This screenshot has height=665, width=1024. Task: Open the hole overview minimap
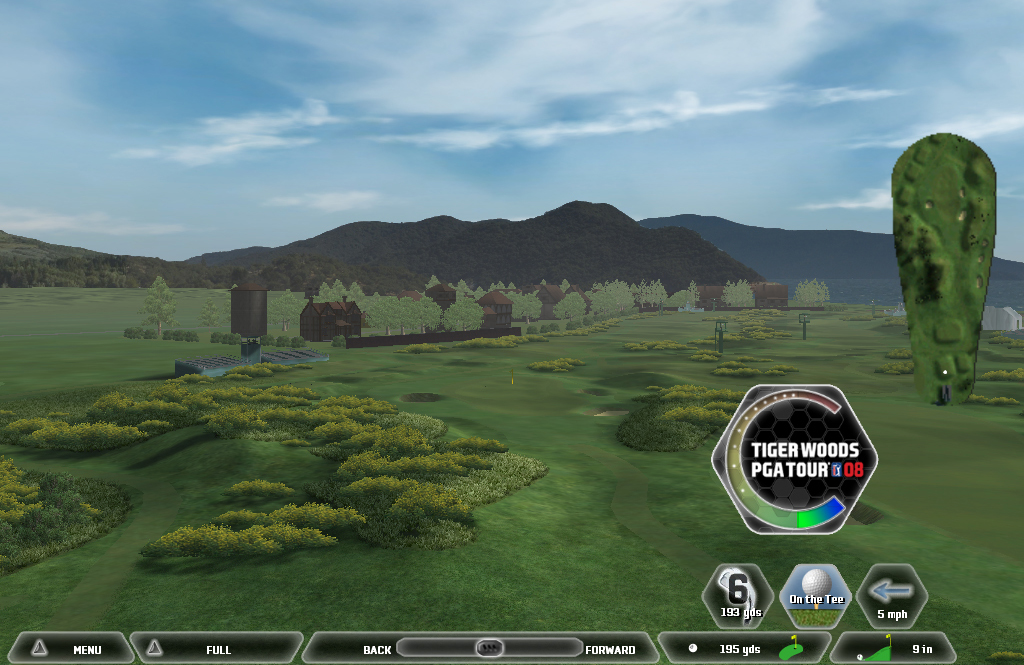pyautogui.click(x=944, y=267)
